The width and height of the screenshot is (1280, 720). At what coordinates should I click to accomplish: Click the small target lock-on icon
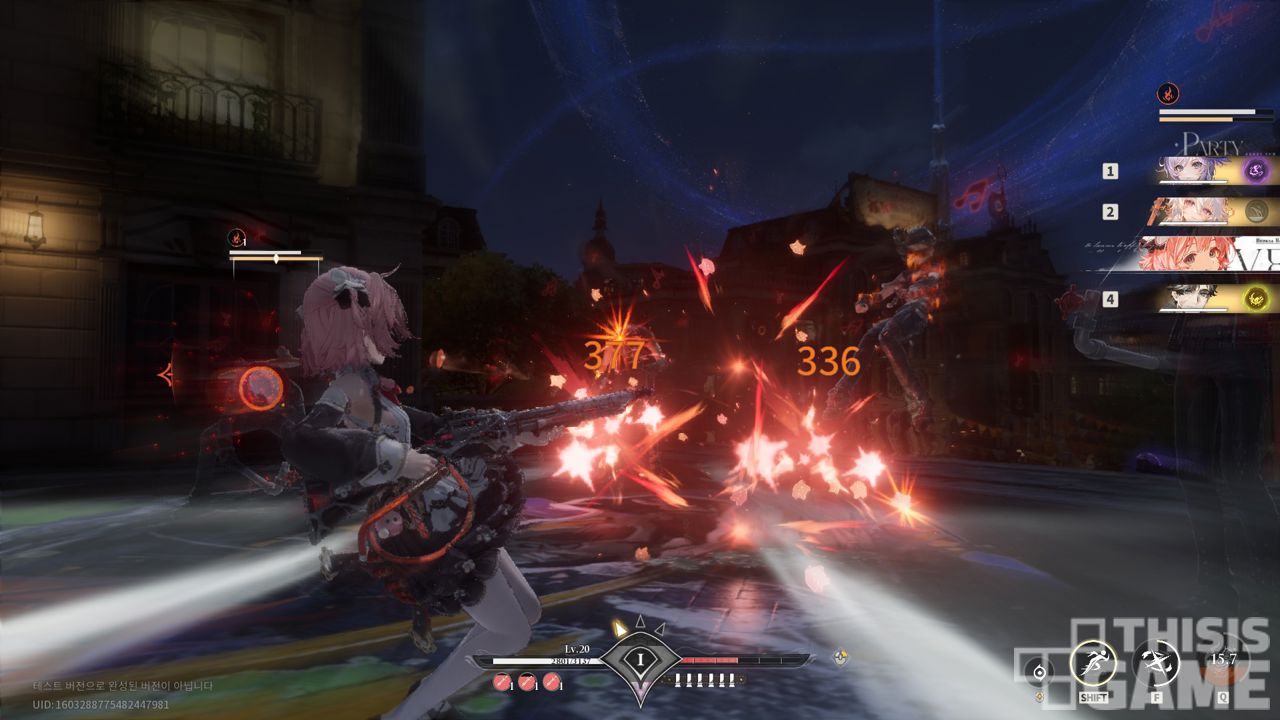(x=1040, y=672)
